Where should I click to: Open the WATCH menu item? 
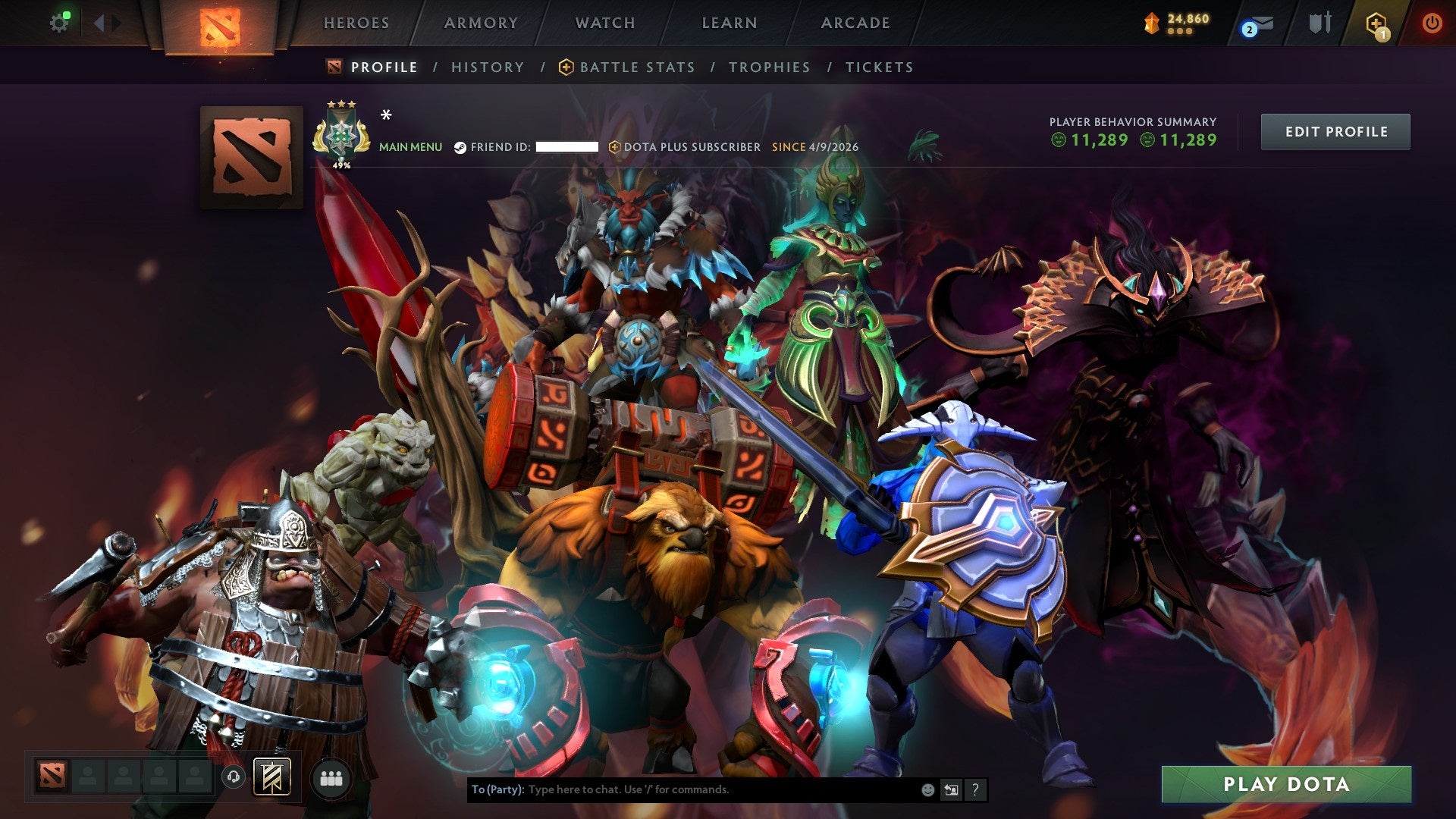point(606,23)
